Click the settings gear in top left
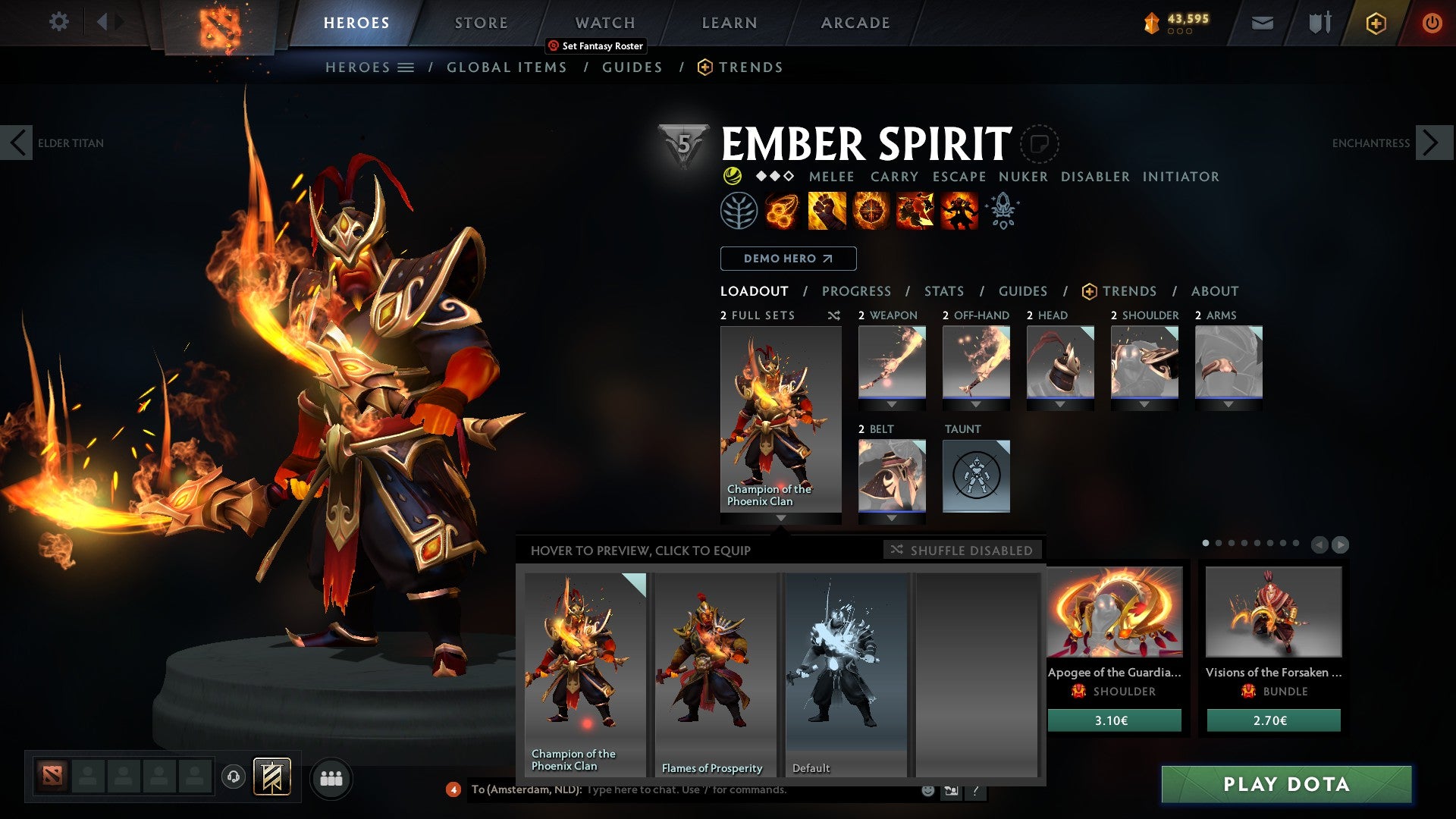Screen dimensions: 1456x819 tap(58, 22)
